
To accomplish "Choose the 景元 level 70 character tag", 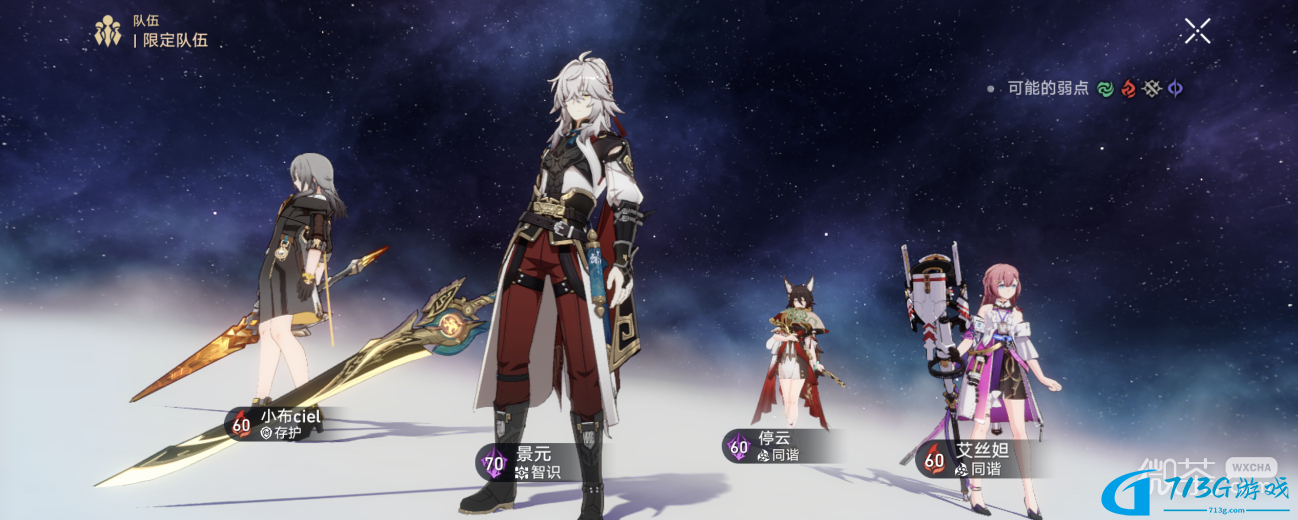I will pos(524,462).
